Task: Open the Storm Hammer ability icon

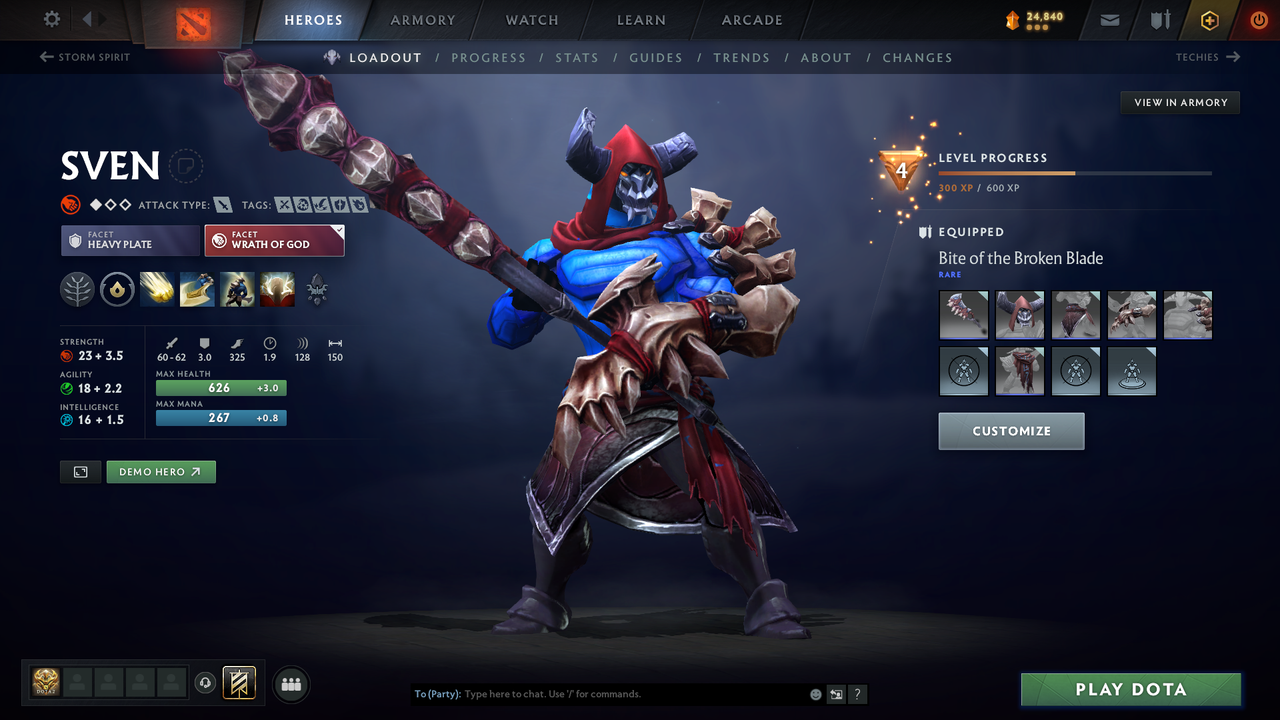Action: click(x=157, y=290)
